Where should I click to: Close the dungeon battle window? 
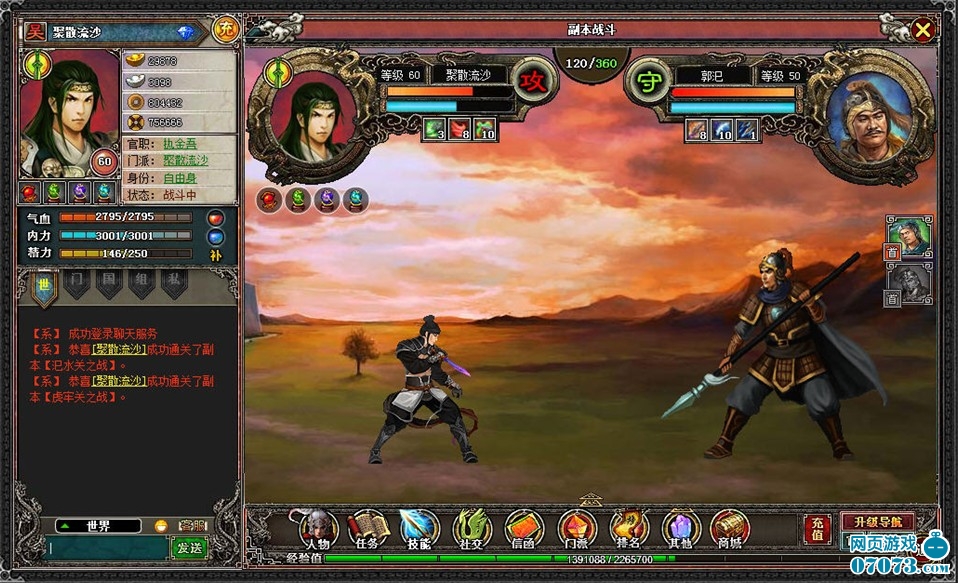point(922,30)
